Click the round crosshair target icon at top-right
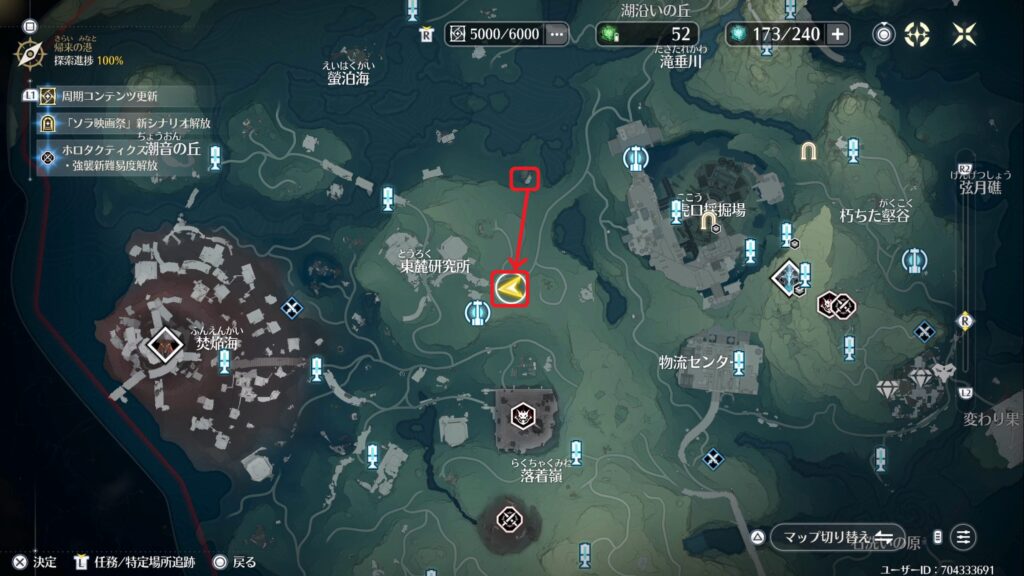Viewport: 1024px width, 576px height. point(917,34)
